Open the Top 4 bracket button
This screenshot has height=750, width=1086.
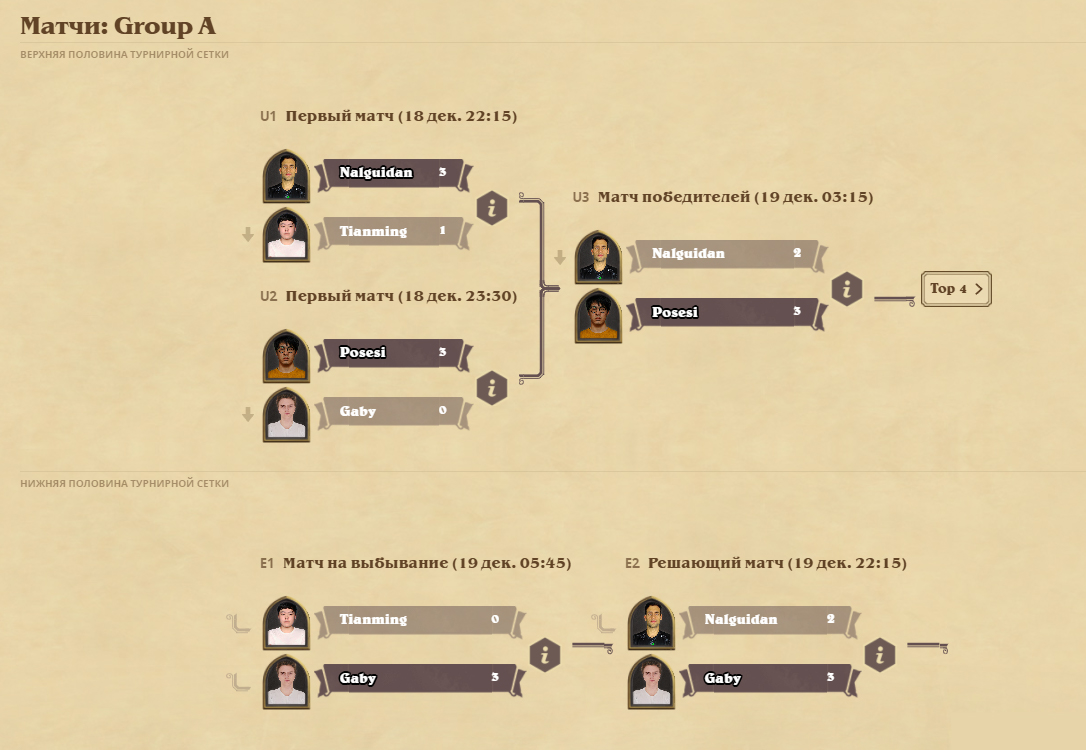point(955,289)
